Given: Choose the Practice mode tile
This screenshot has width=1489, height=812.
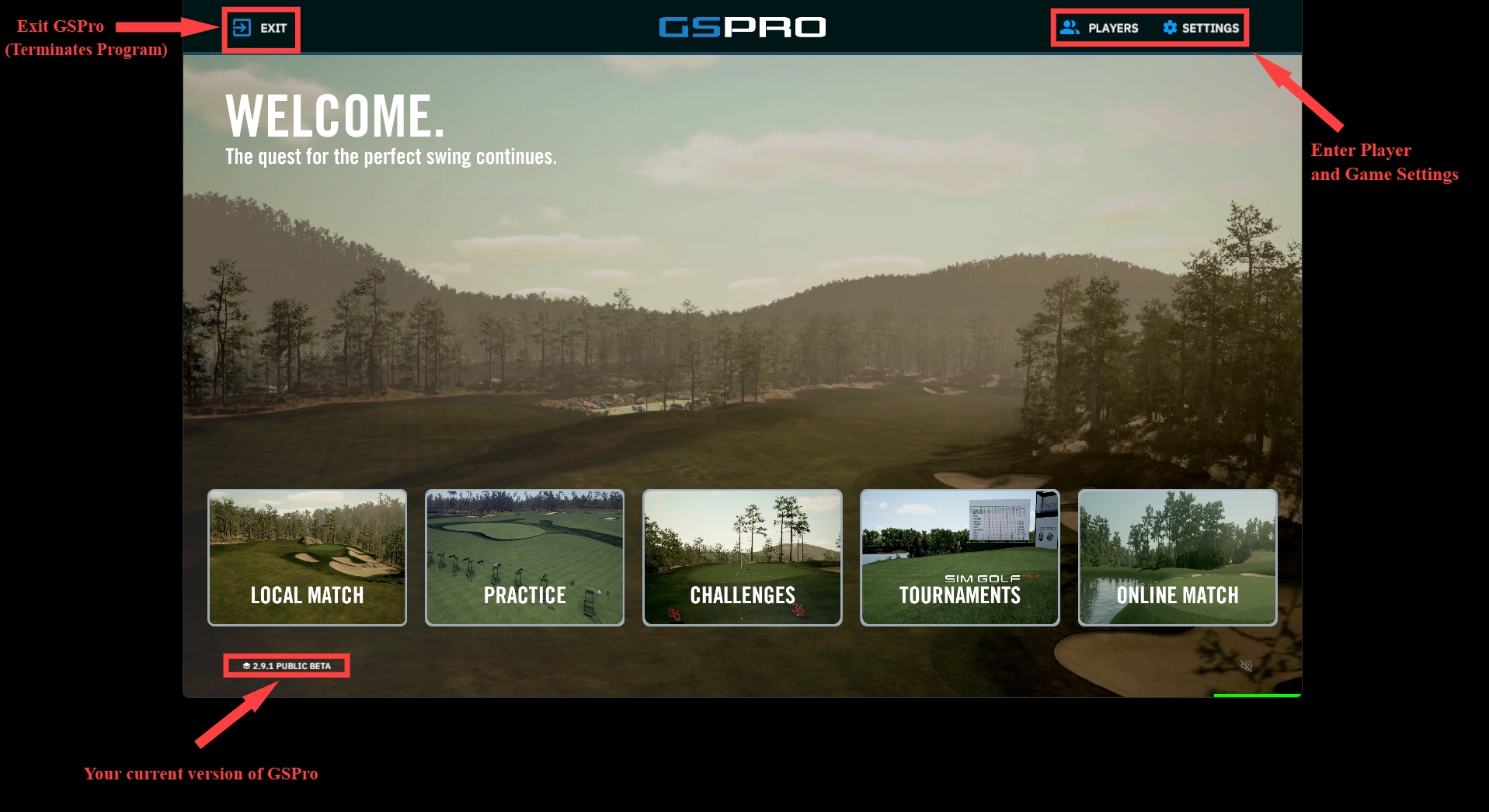Looking at the screenshot, I should tap(524, 557).
